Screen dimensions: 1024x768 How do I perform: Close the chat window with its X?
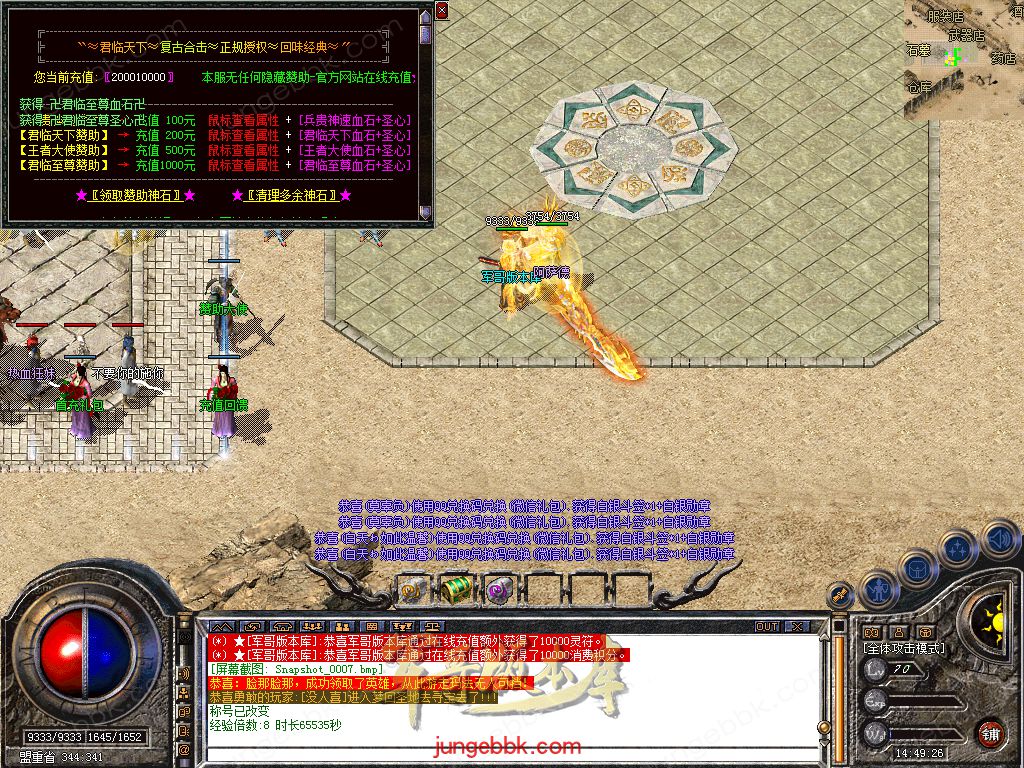pos(796,626)
